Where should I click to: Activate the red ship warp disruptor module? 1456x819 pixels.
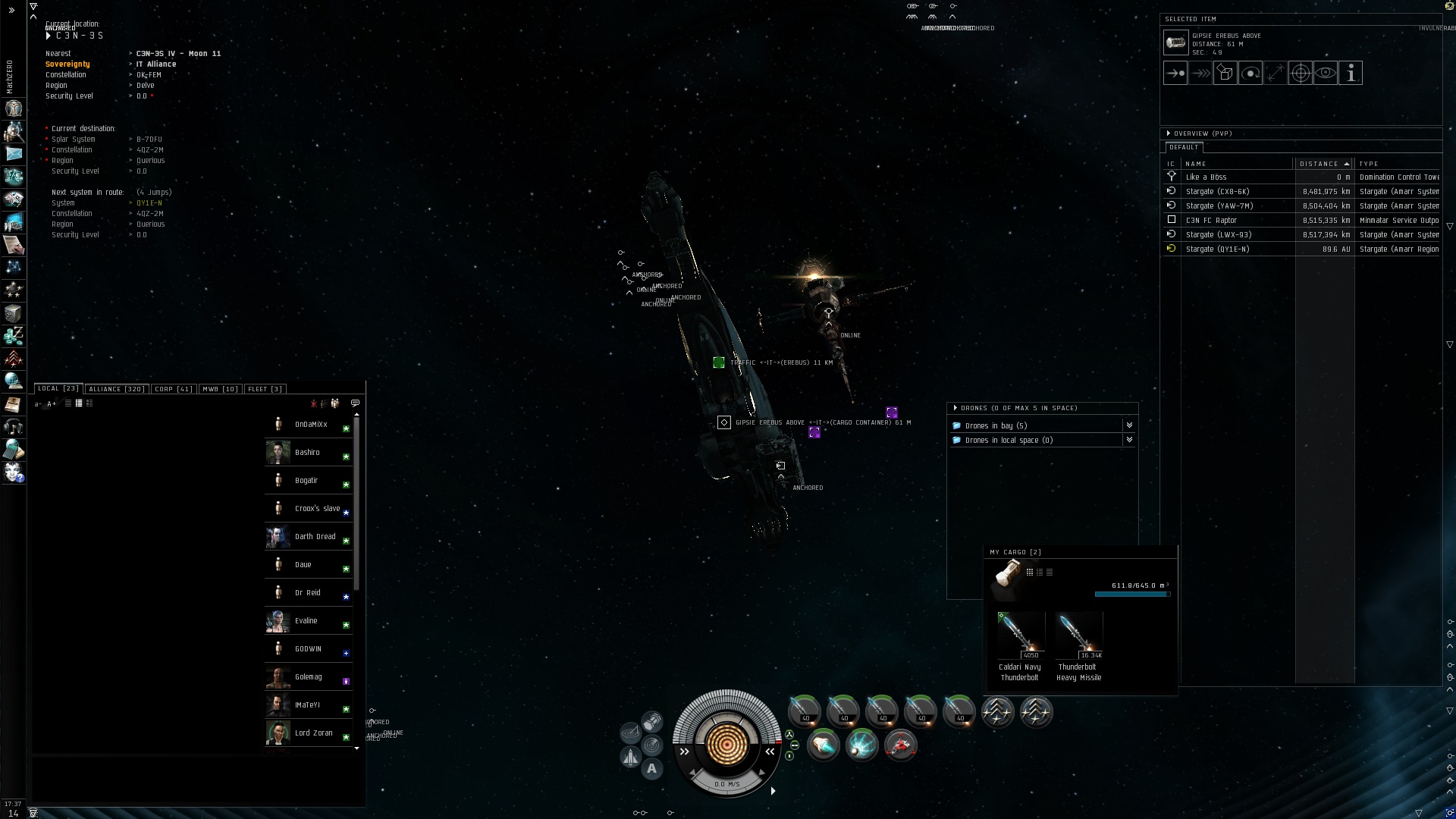coord(900,746)
